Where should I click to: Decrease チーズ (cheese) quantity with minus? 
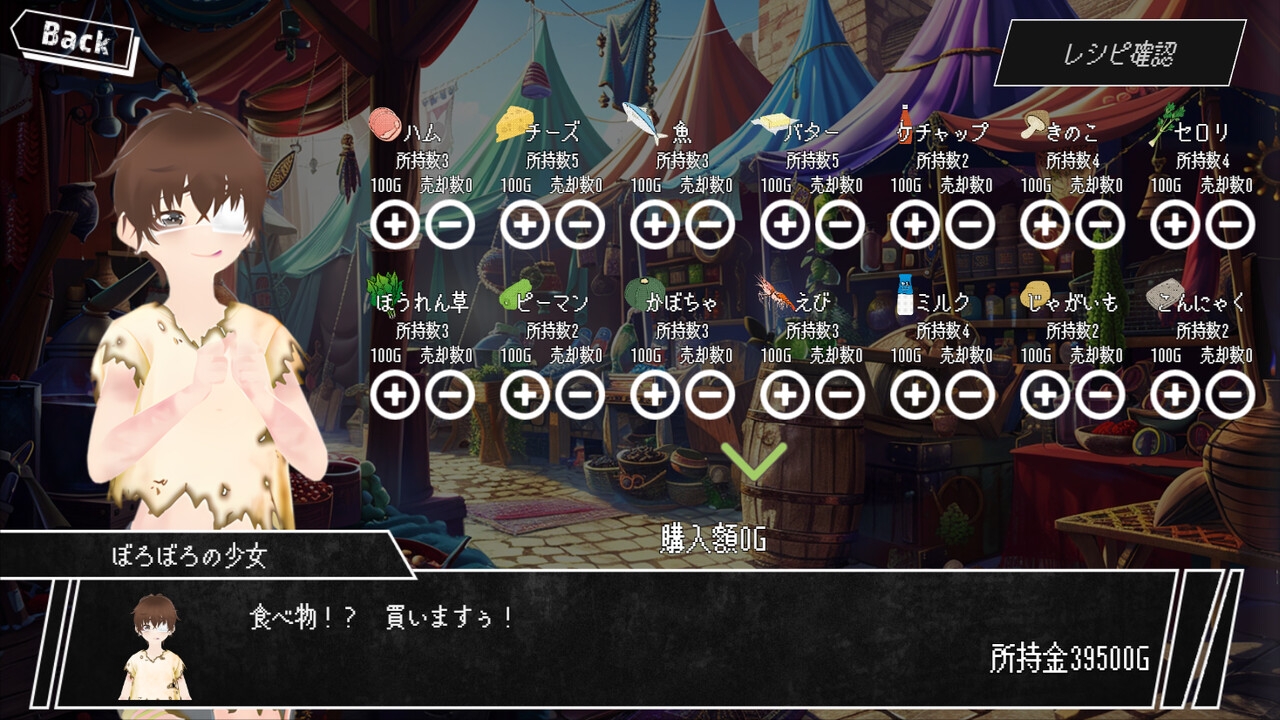point(580,225)
